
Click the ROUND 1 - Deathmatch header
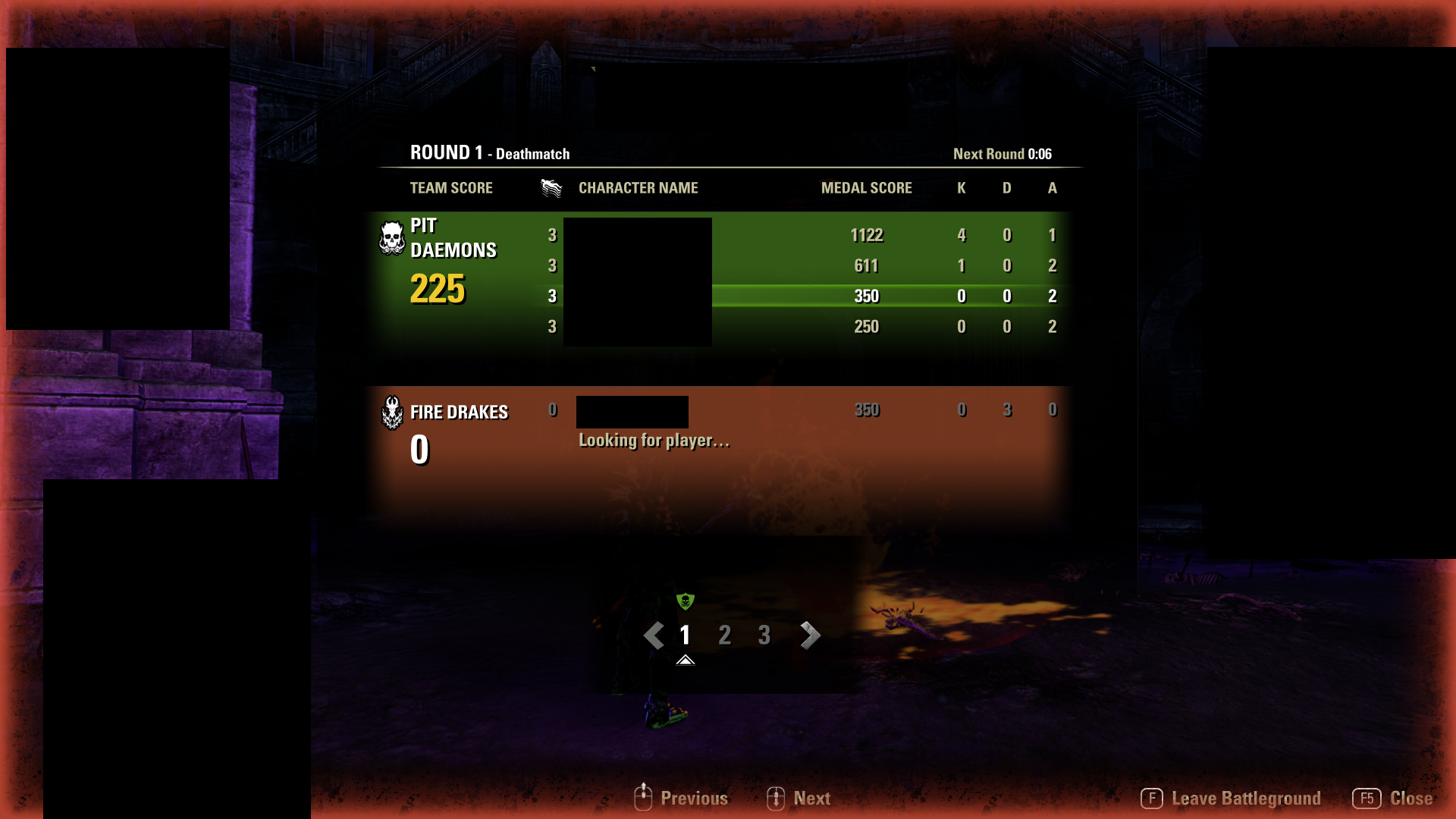(x=490, y=152)
